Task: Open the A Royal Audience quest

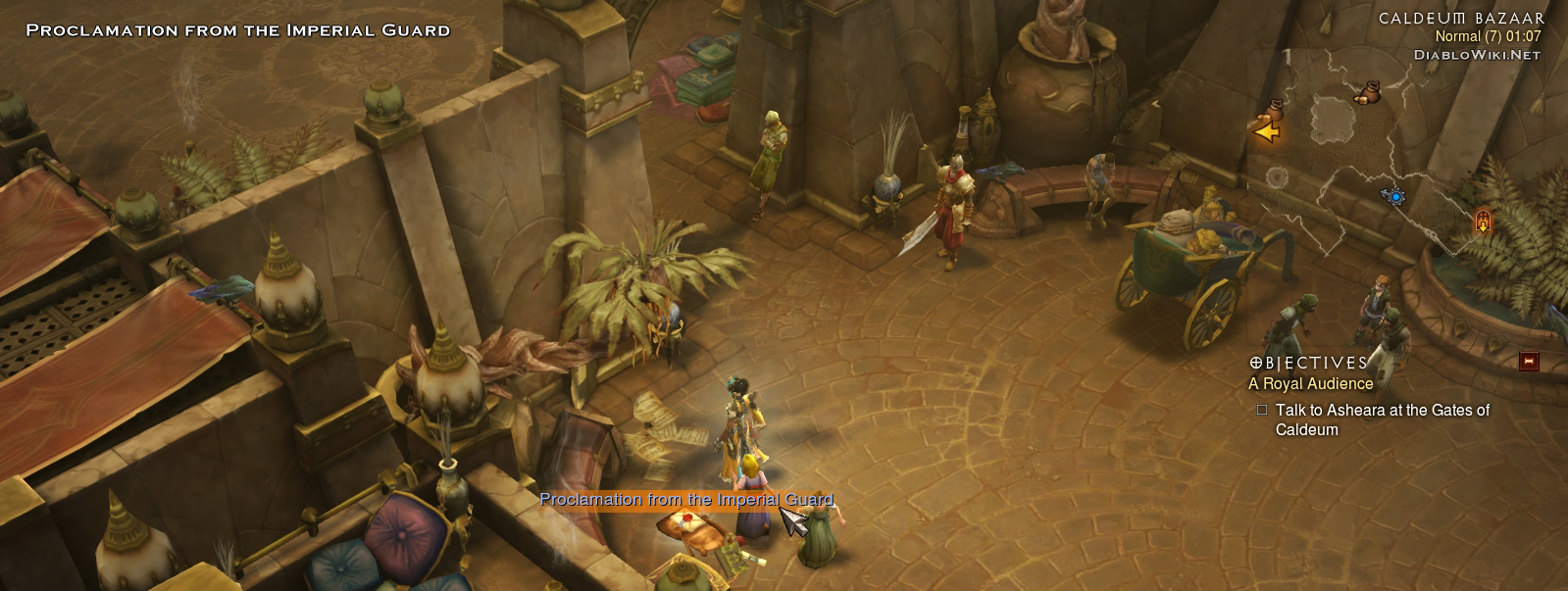Action: [1310, 384]
